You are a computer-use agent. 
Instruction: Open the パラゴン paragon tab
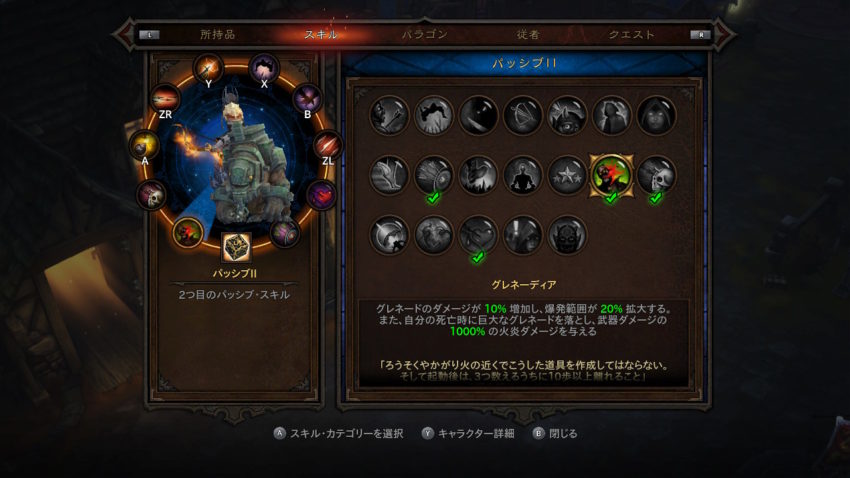pos(424,34)
